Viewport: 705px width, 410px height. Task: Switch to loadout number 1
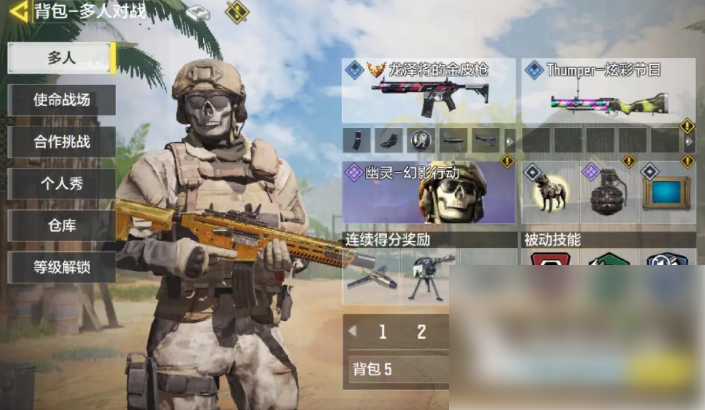(x=383, y=333)
